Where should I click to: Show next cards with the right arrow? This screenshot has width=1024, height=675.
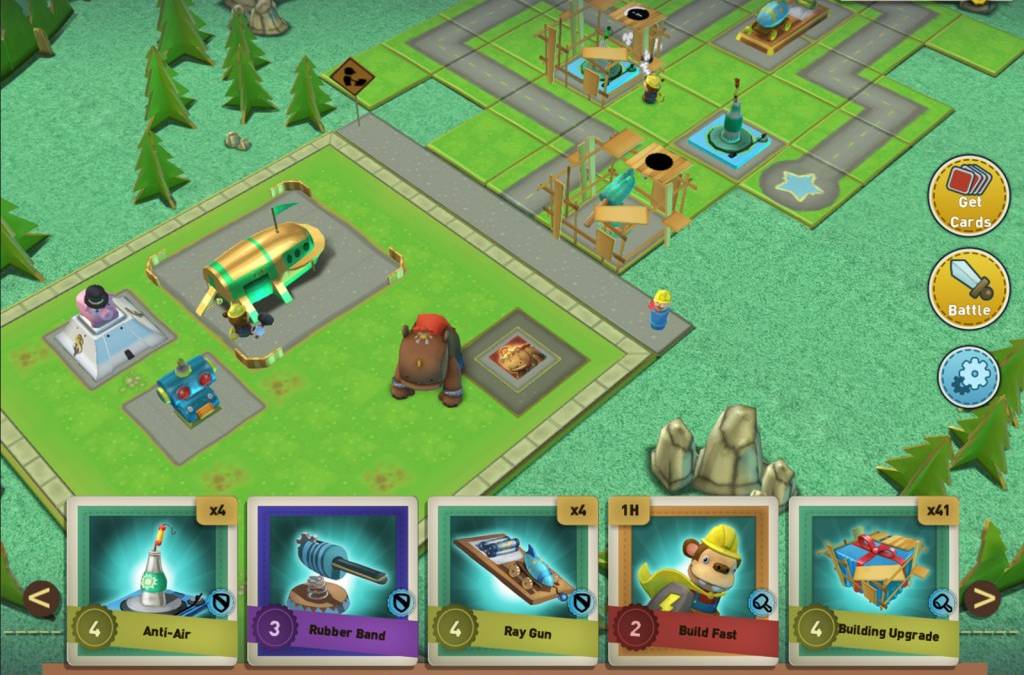[982, 600]
